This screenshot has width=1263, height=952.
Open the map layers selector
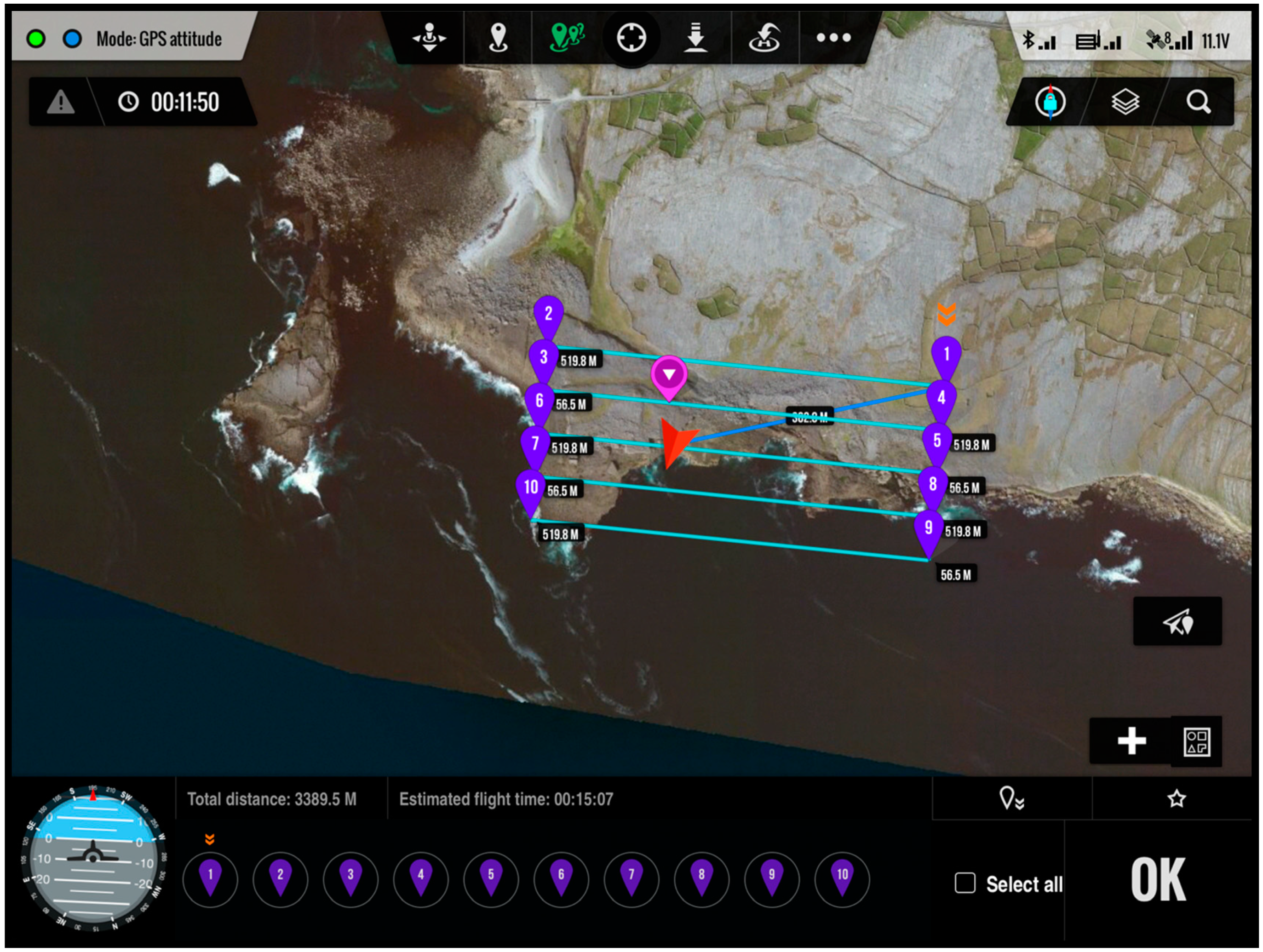point(1125,102)
